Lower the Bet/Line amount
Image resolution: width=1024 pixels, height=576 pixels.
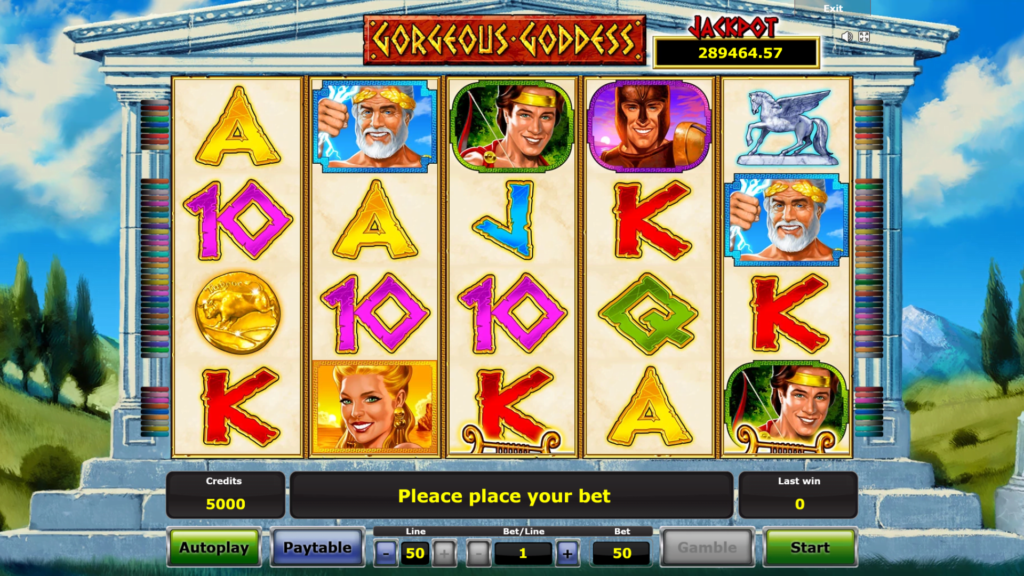[x=479, y=553]
